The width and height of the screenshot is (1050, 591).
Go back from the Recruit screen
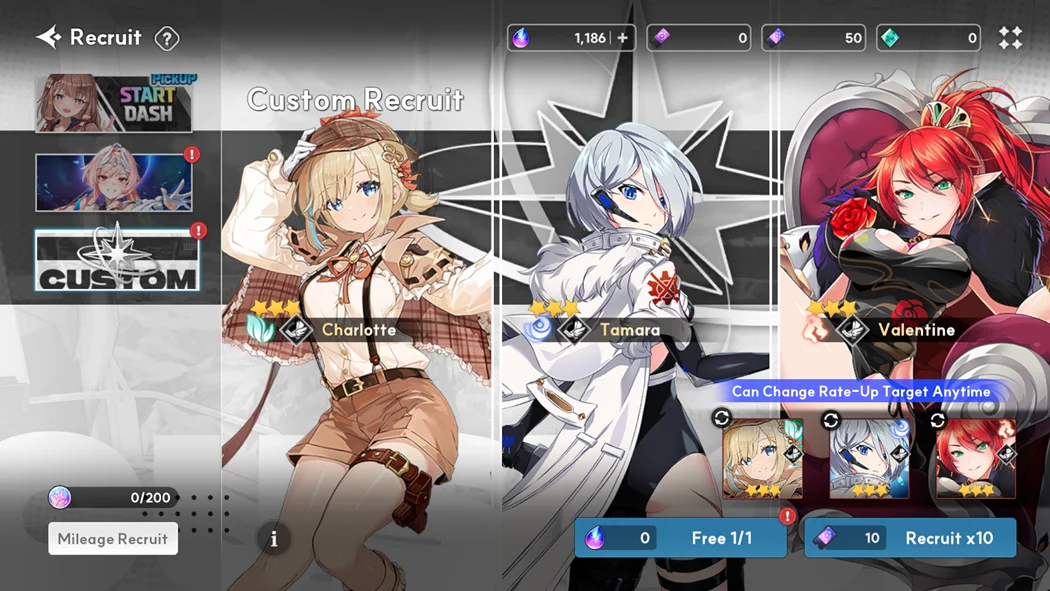click(x=48, y=38)
